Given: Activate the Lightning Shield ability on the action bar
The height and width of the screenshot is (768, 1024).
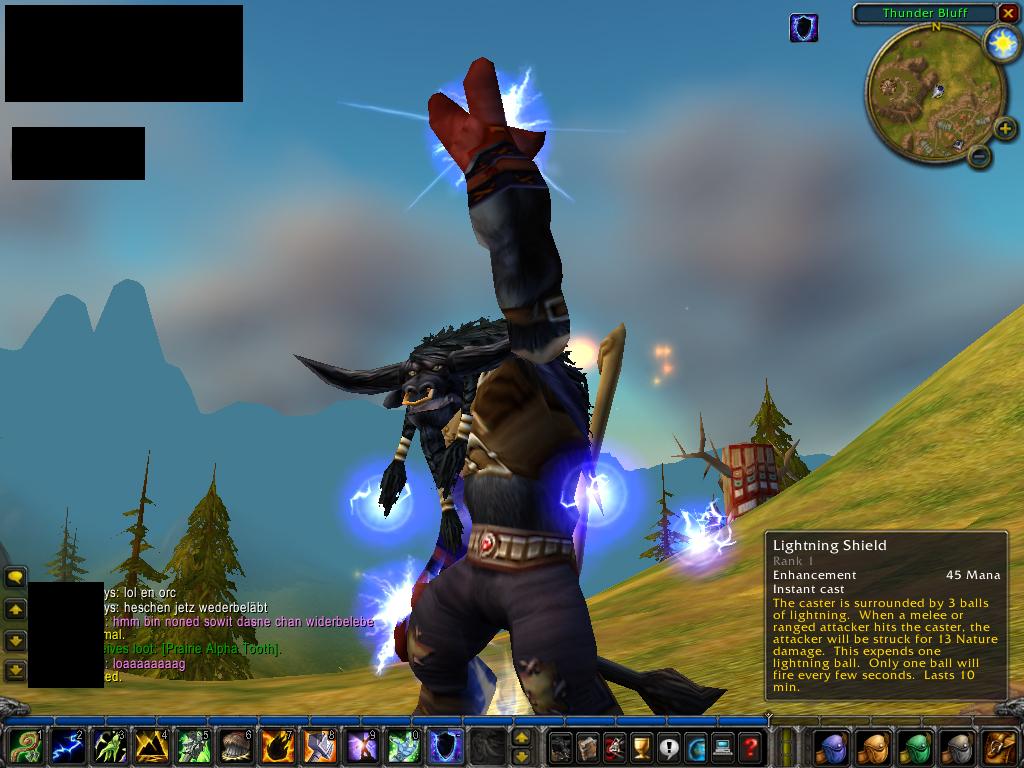Looking at the screenshot, I should (445, 746).
